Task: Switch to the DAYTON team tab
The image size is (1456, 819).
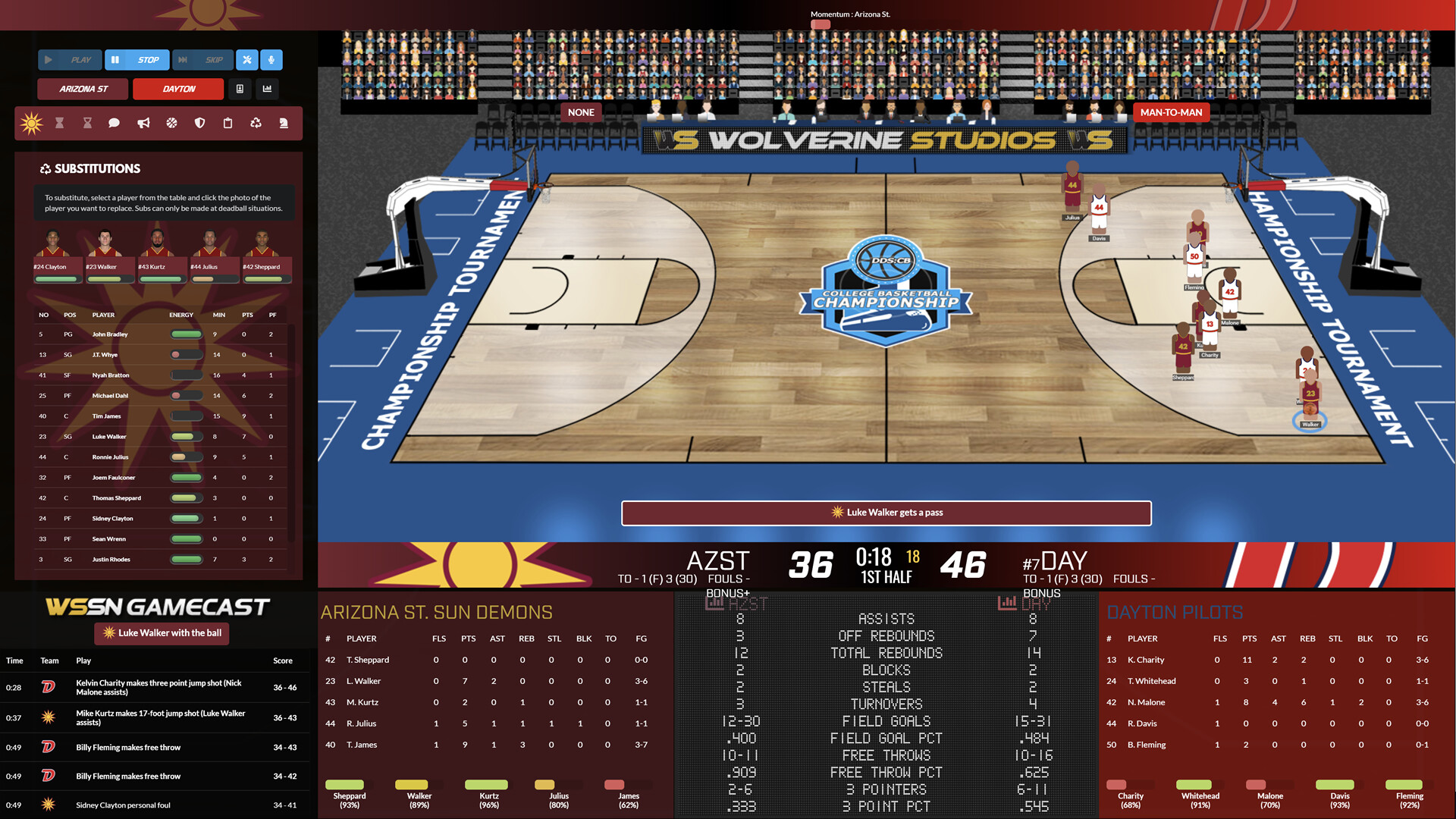Action: 177,89
